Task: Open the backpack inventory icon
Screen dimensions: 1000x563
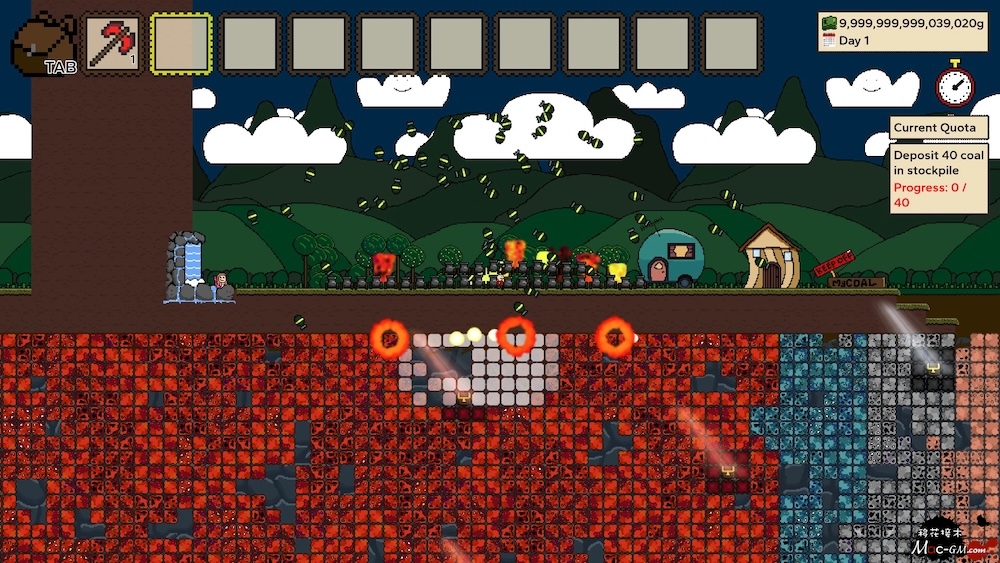Action: 45,44
